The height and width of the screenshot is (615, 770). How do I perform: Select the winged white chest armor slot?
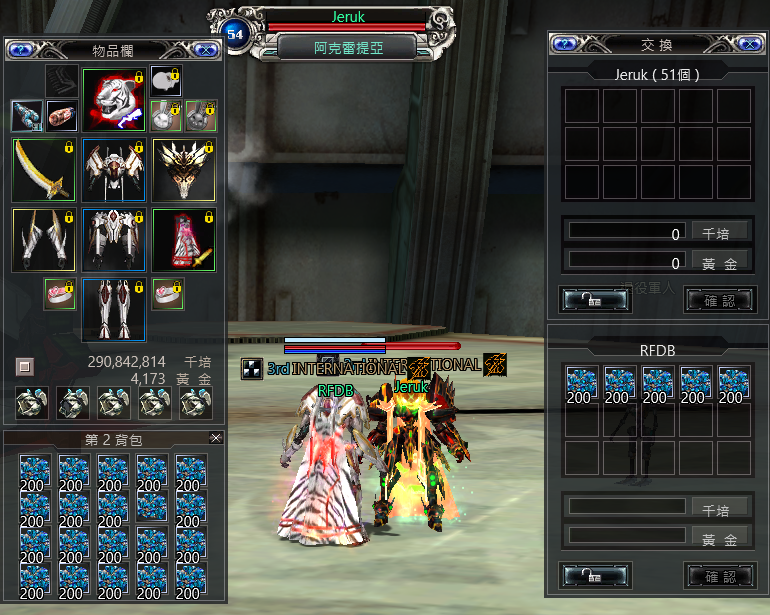pyautogui.click(x=113, y=170)
